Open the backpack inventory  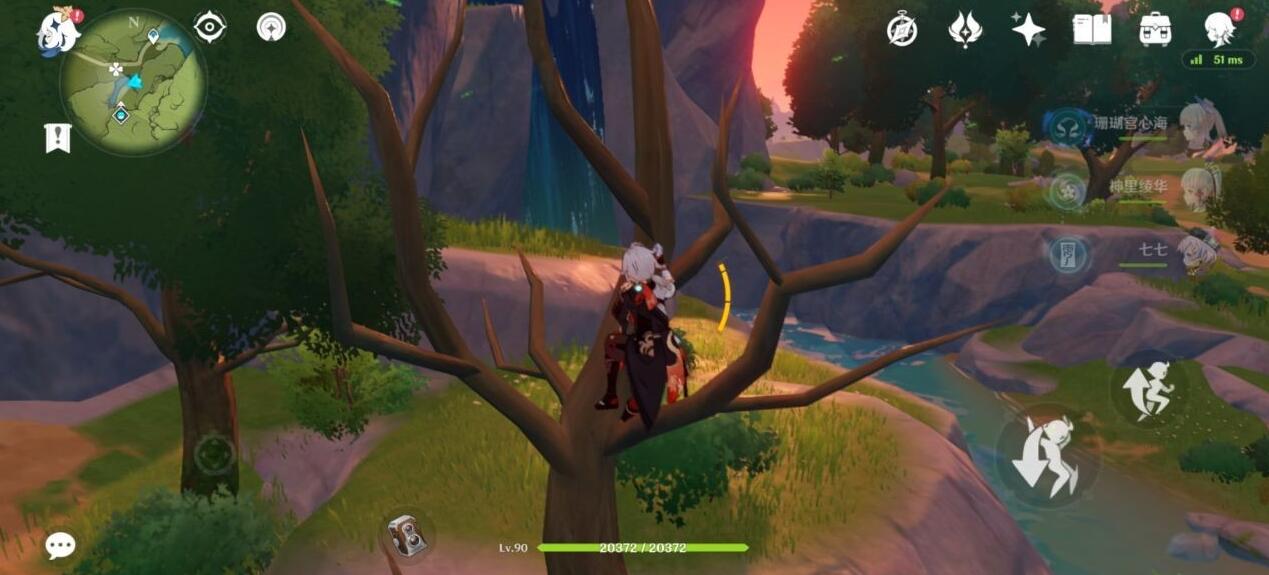[1155, 30]
